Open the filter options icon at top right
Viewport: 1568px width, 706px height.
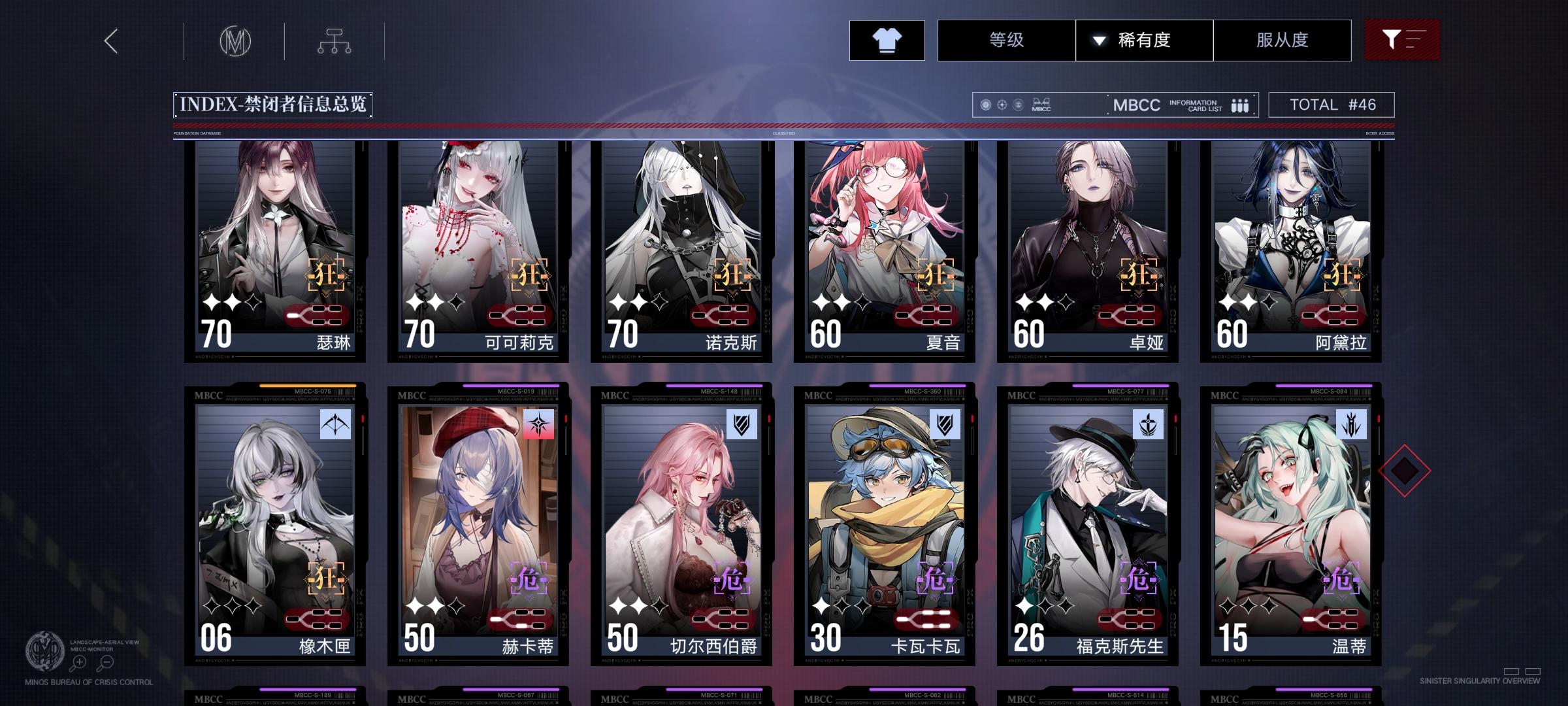click(x=1402, y=40)
